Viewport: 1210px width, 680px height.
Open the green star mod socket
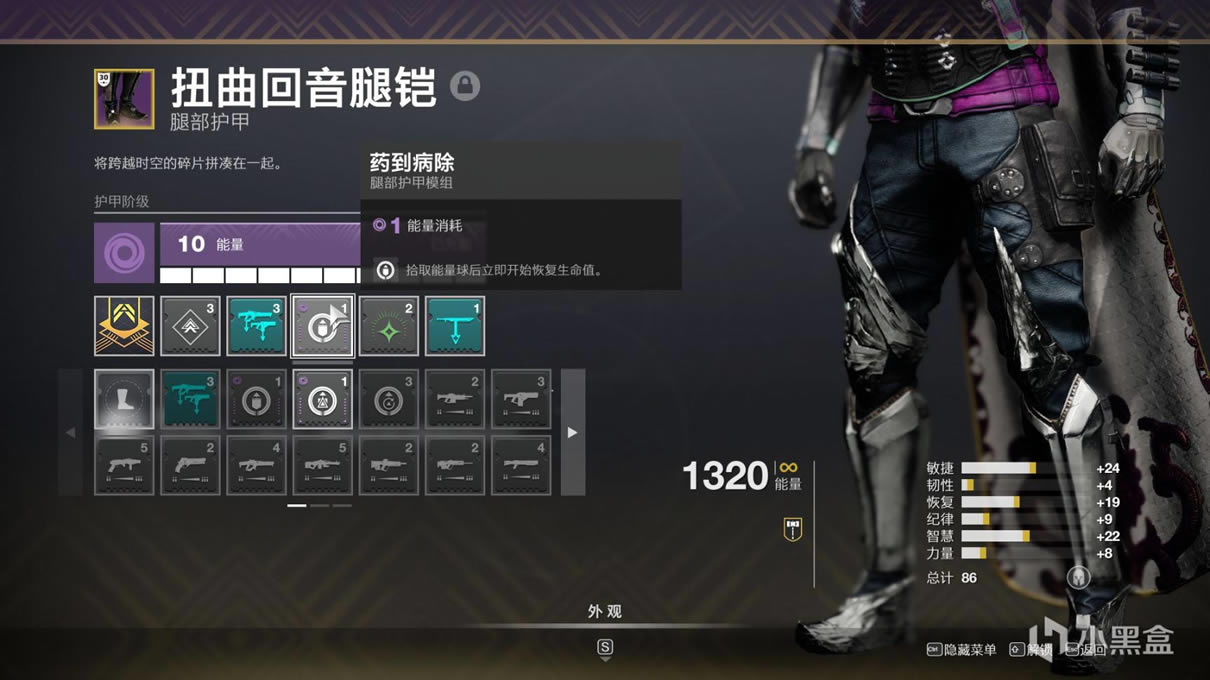point(388,325)
